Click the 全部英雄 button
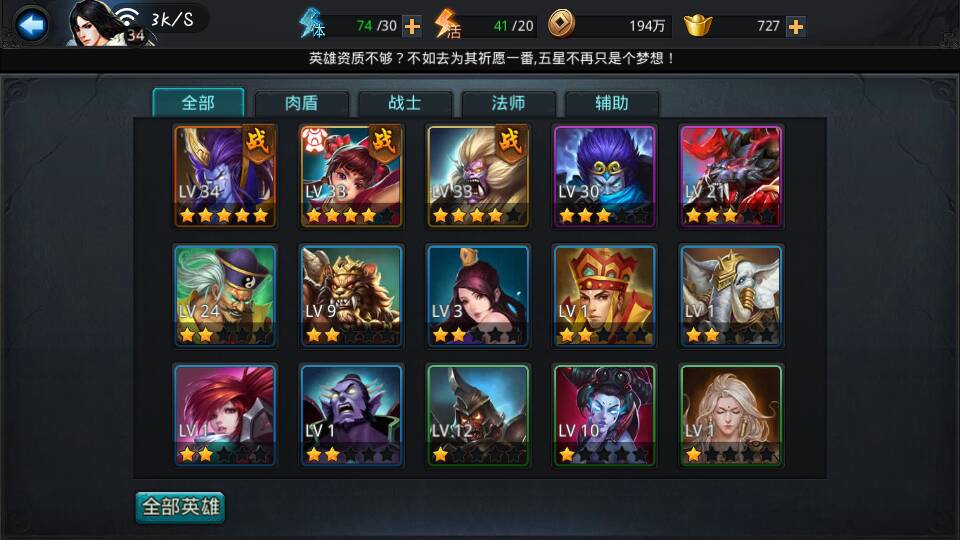 tap(181, 507)
